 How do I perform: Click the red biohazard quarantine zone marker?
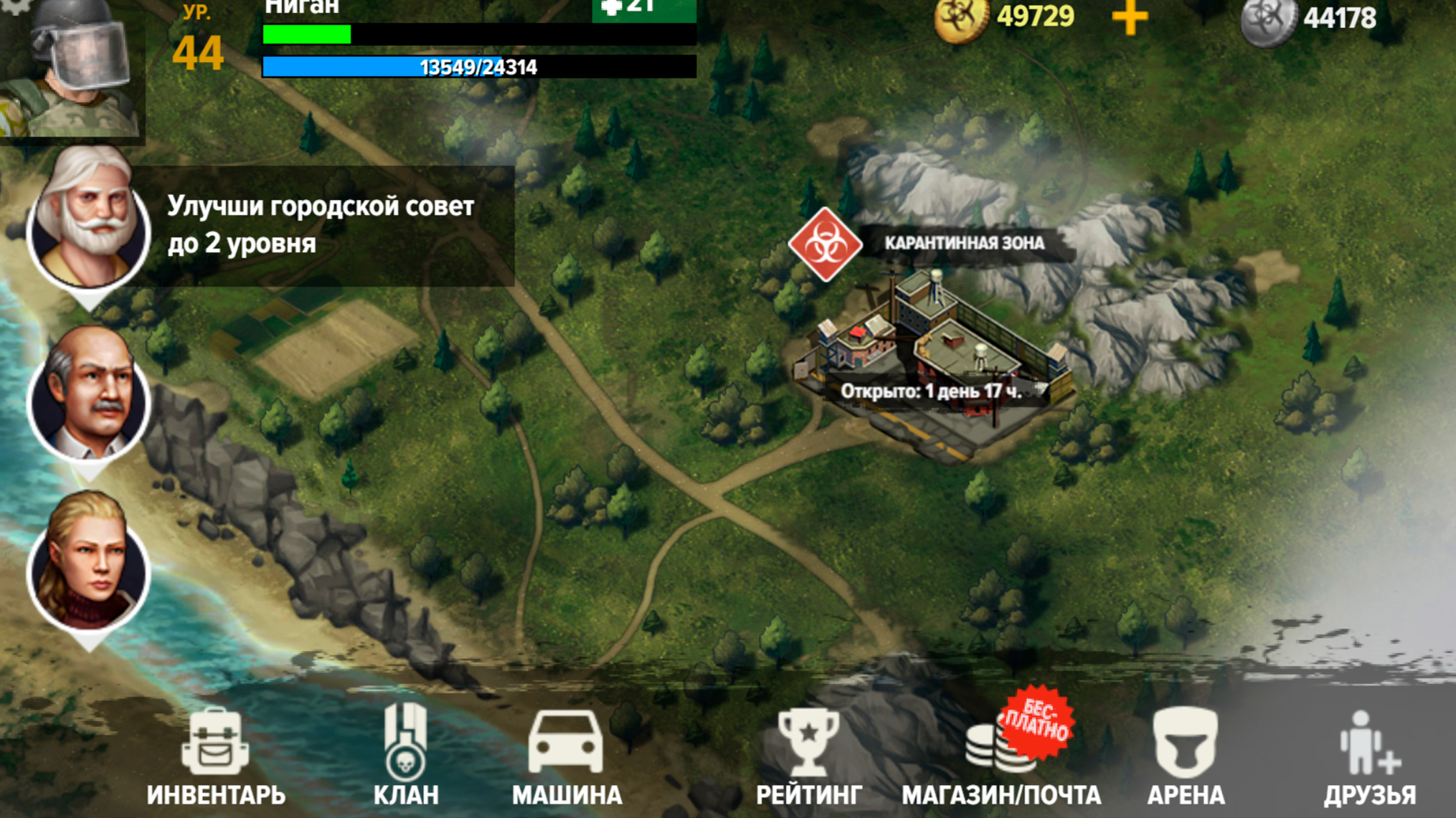[826, 244]
